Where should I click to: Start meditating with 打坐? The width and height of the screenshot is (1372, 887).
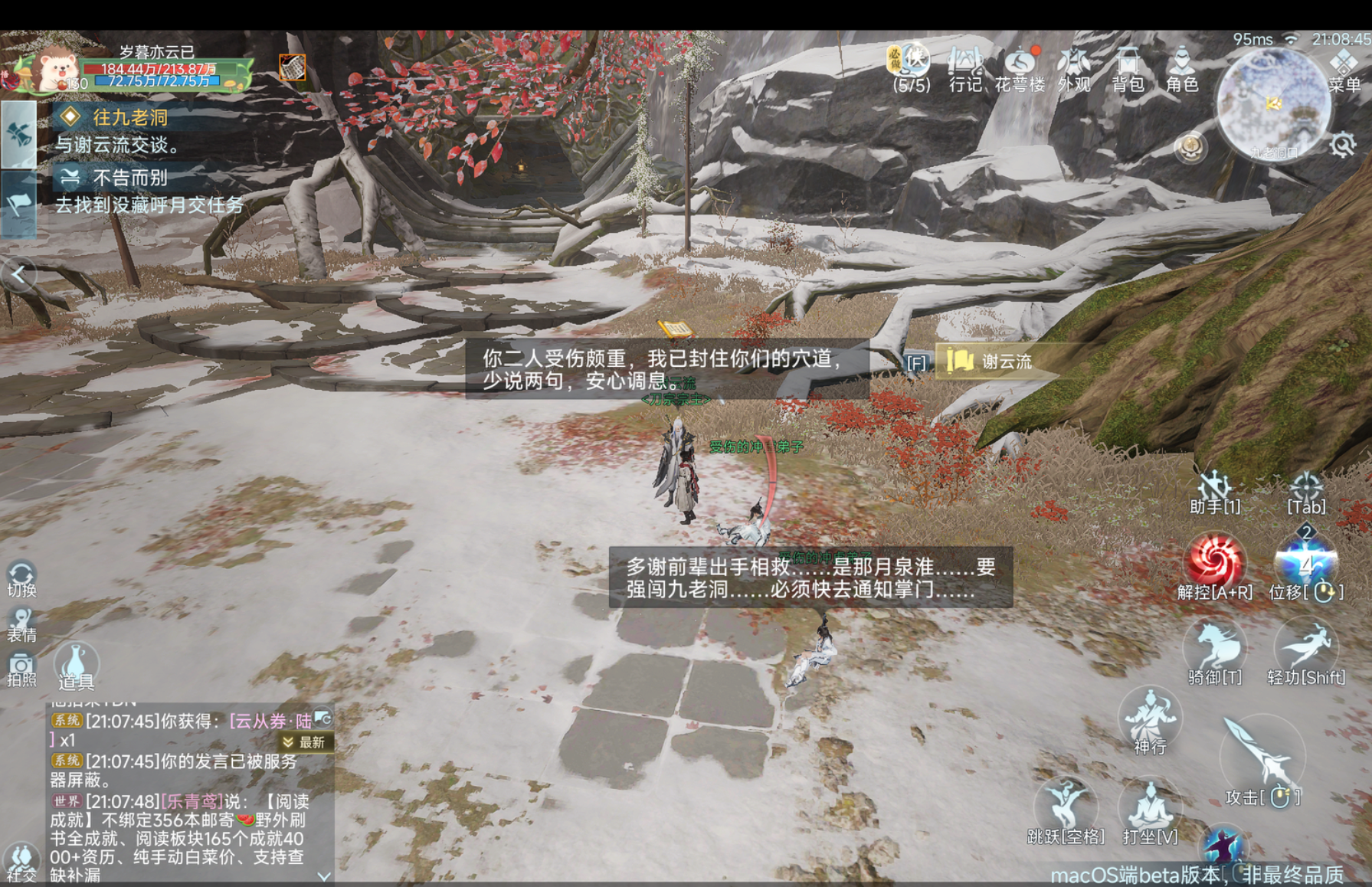point(1150,807)
